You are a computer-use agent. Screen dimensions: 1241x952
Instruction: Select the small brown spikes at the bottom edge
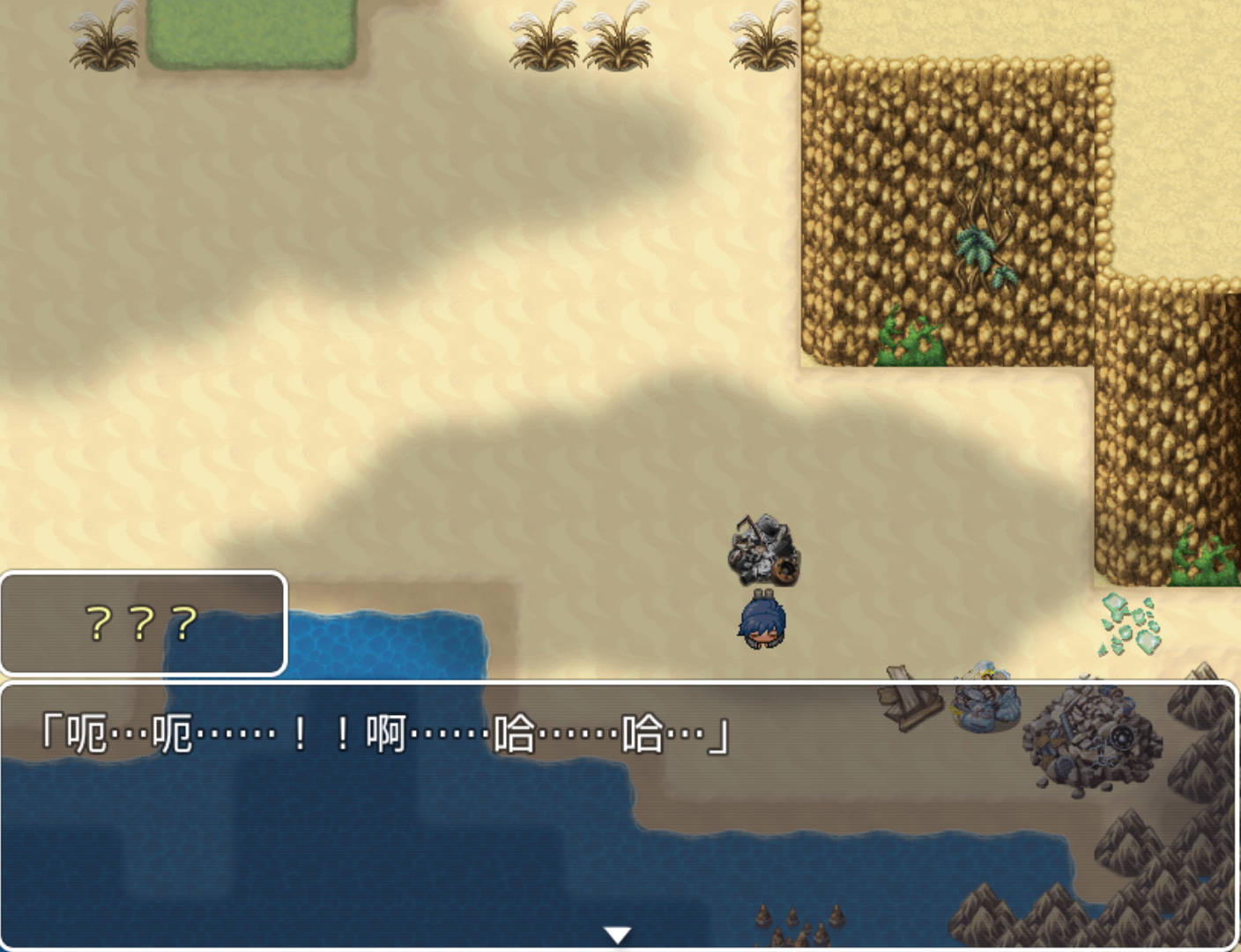(x=802, y=921)
